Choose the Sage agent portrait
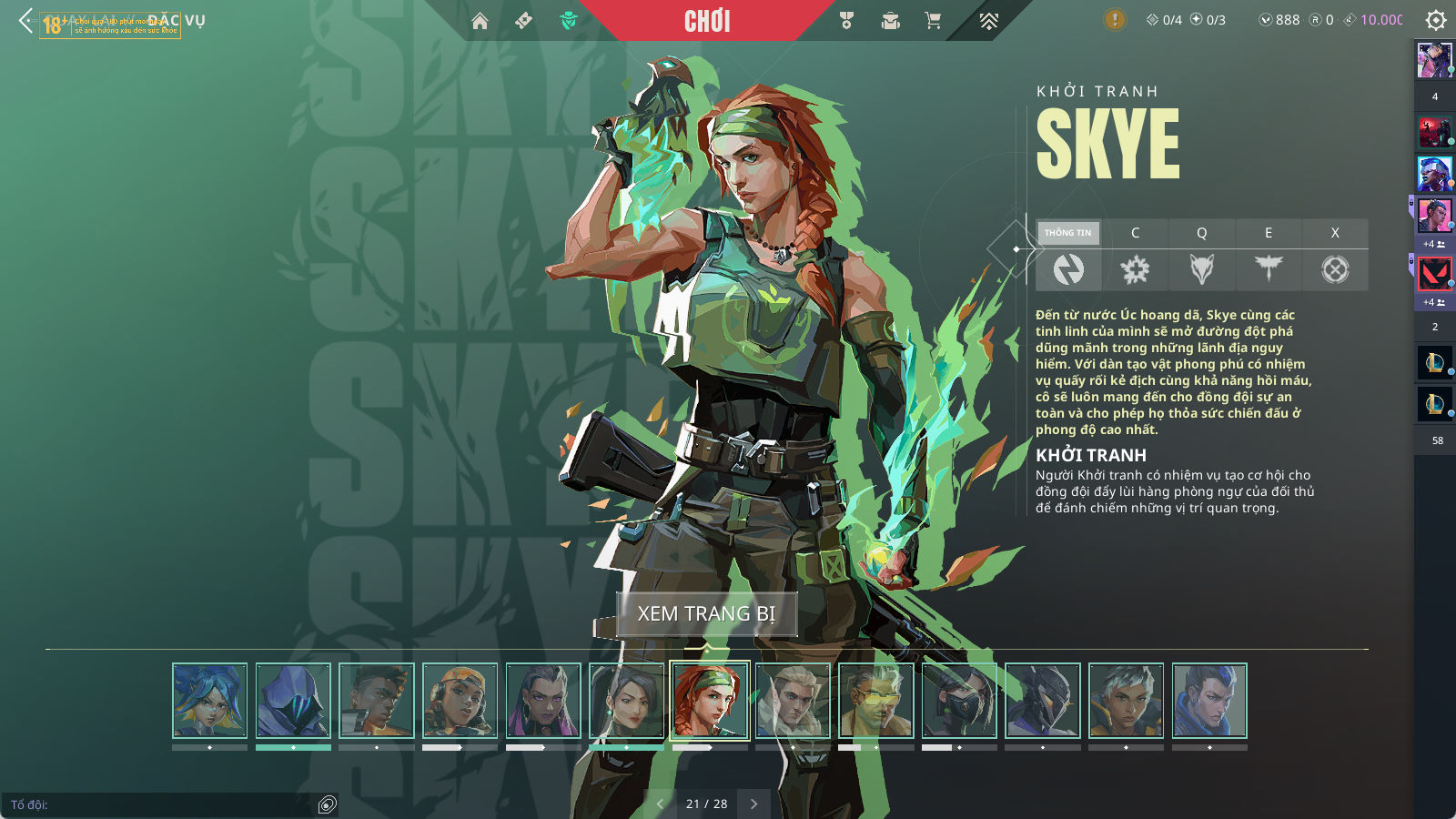This screenshot has width=1456, height=819. click(x=626, y=700)
